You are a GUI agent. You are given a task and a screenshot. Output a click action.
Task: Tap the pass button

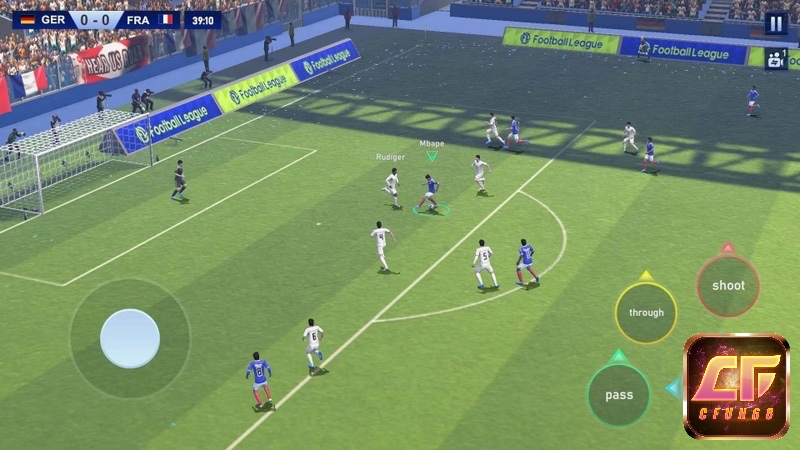point(619,395)
